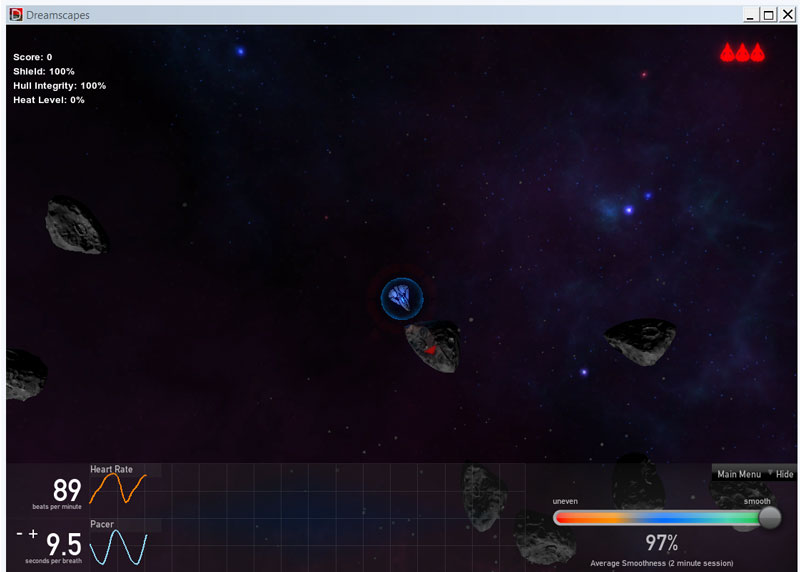800x572 pixels.
Task: Open the Main Menu
Action: click(739, 474)
